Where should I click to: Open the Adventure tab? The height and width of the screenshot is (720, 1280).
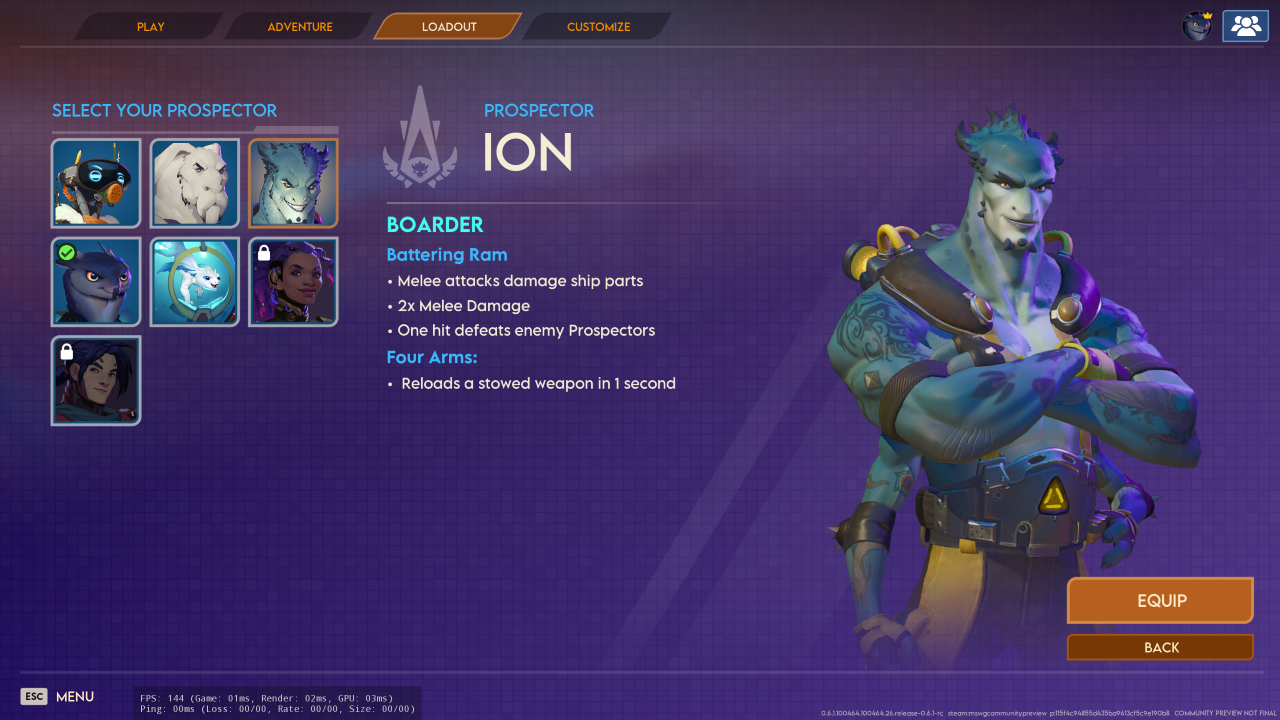(x=300, y=27)
